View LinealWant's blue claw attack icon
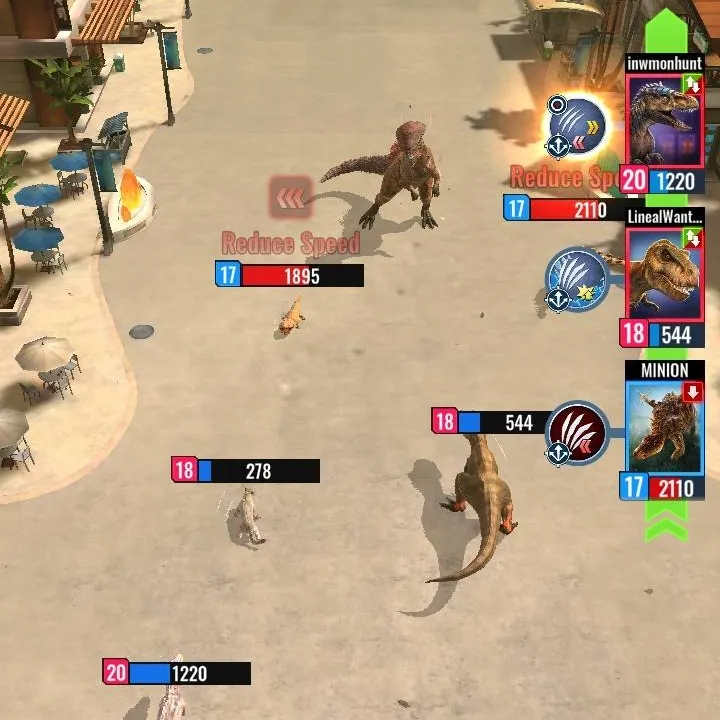720x720 pixels. [x=578, y=279]
